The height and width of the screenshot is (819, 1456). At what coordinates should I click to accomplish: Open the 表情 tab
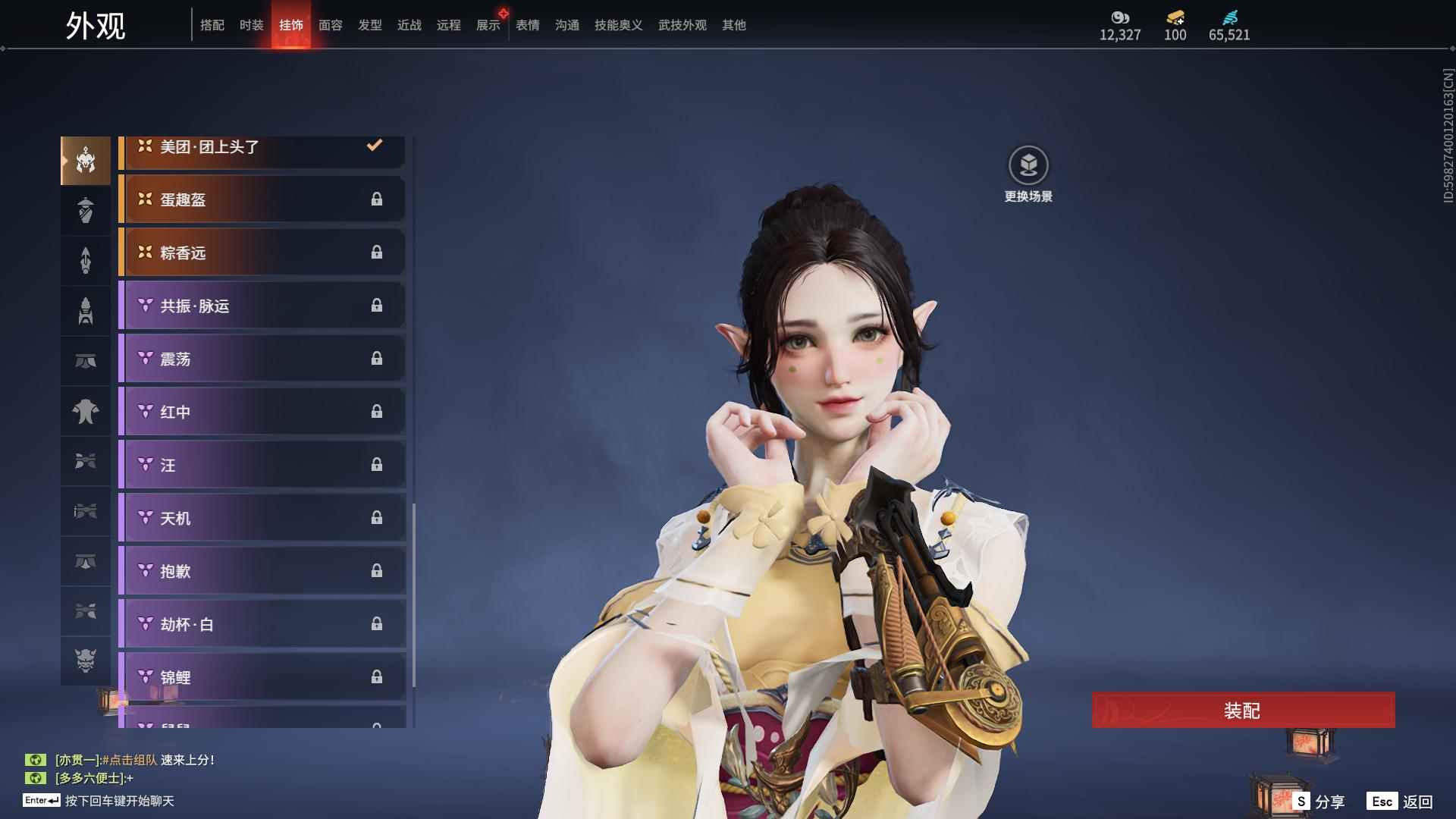[527, 25]
